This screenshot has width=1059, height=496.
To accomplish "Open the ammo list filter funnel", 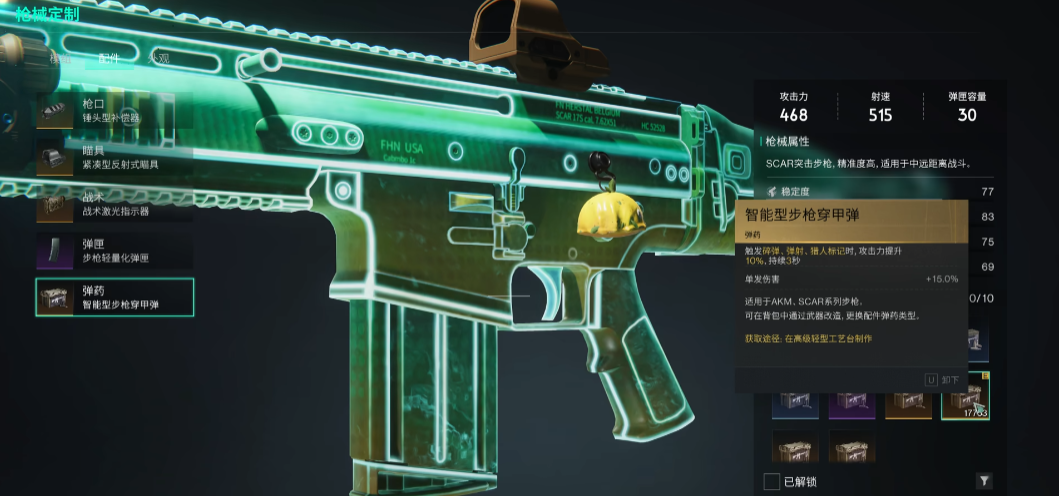I will point(984,481).
